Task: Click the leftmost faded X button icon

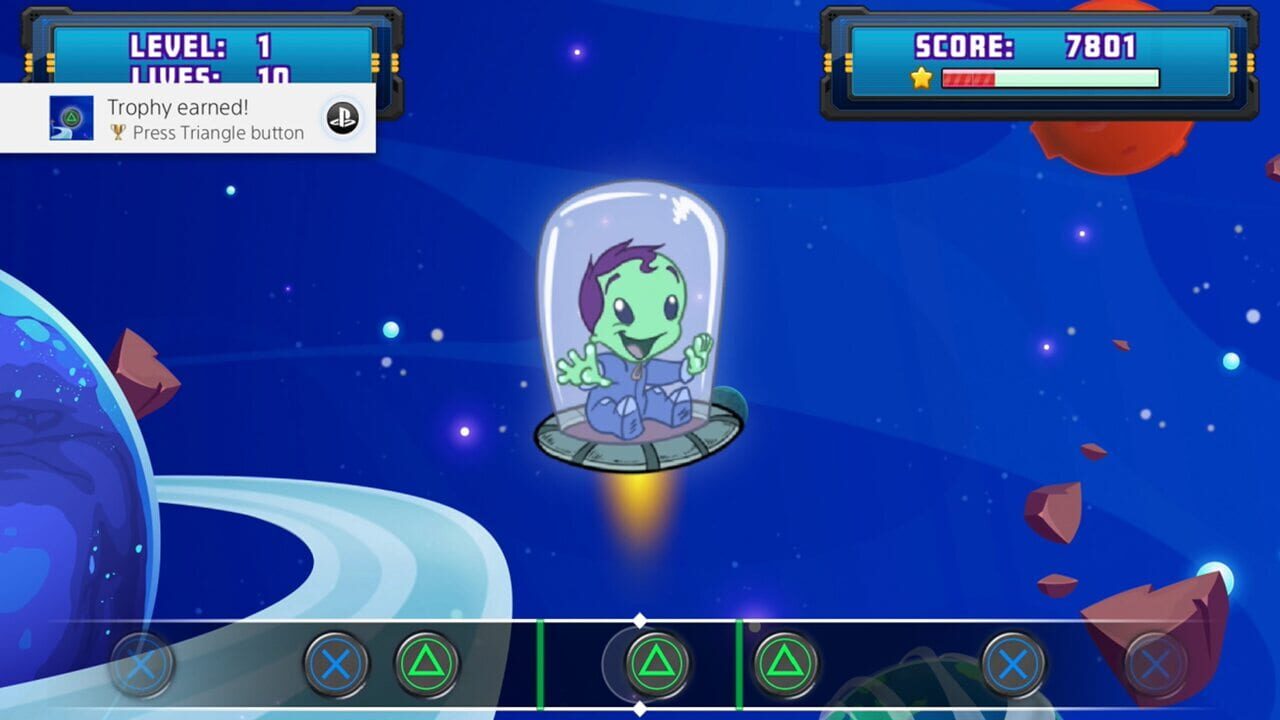Action: [x=140, y=663]
